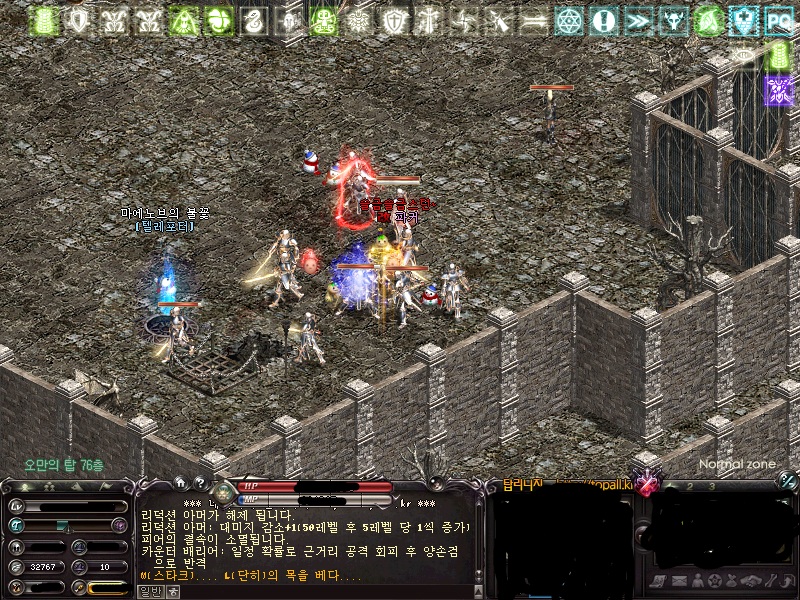800x600 pixels.
Task: Switch to the 일반 chat tab
Action: (150, 591)
